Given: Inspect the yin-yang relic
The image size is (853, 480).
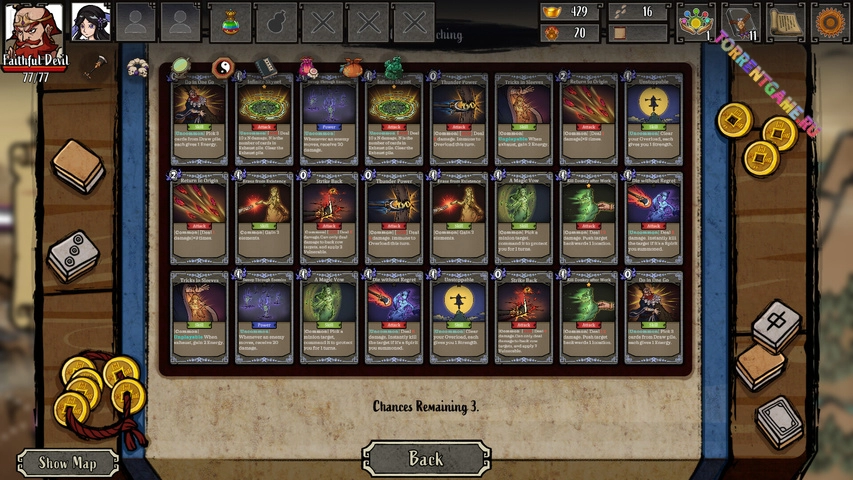Looking at the screenshot, I should [222, 67].
